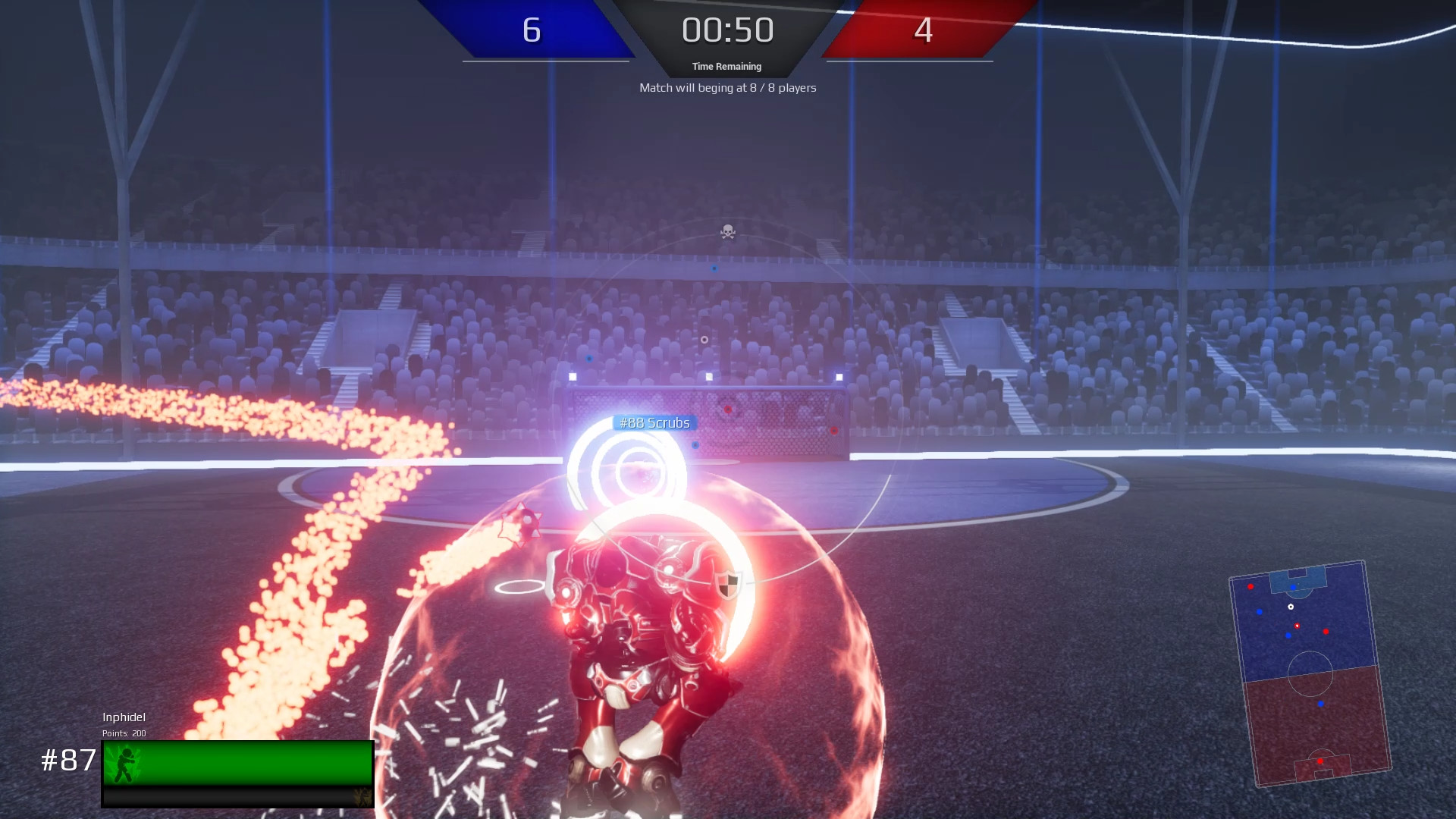Screen dimensions: 1456x819
Task: Click the skull elimination icon above the arena
Action: (727, 232)
